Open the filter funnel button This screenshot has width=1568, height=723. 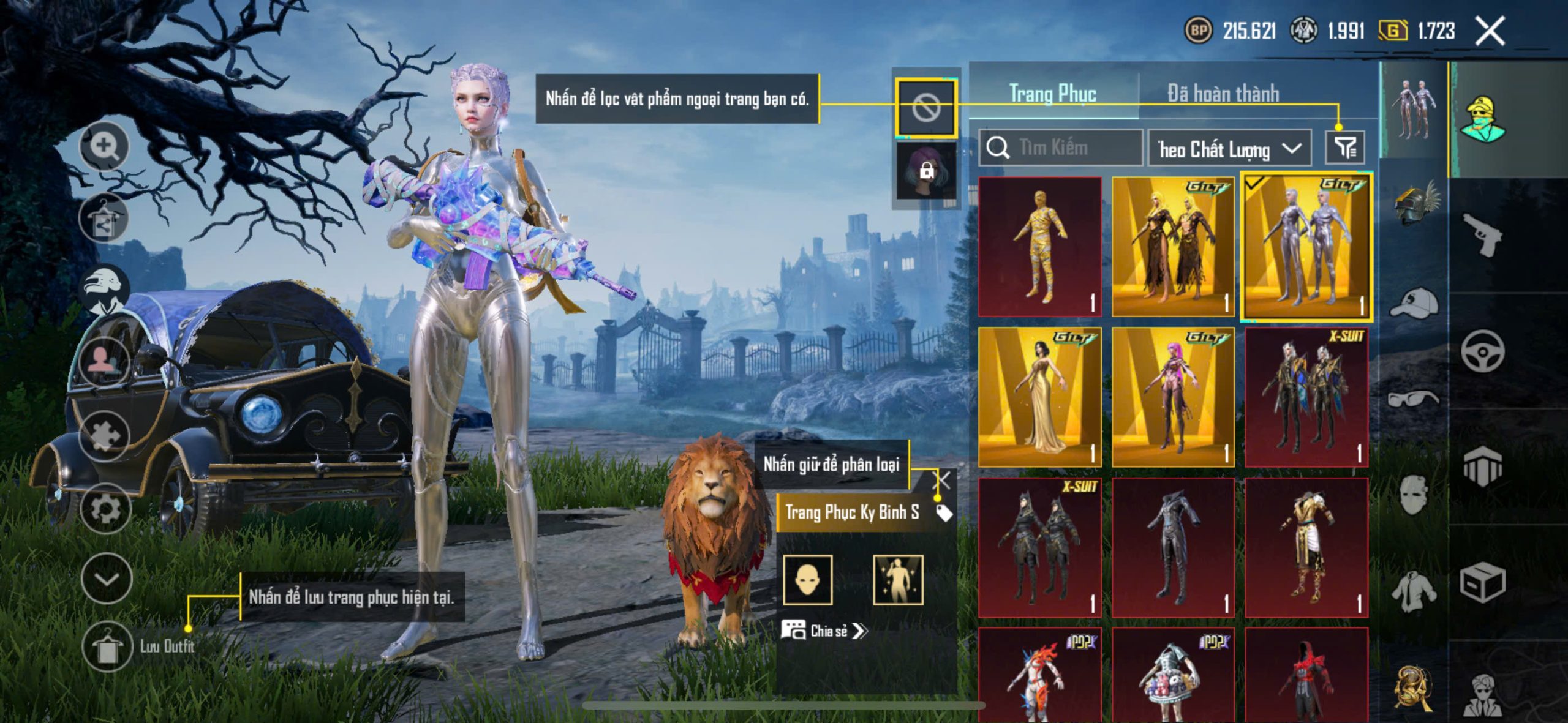pos(1345,148)
